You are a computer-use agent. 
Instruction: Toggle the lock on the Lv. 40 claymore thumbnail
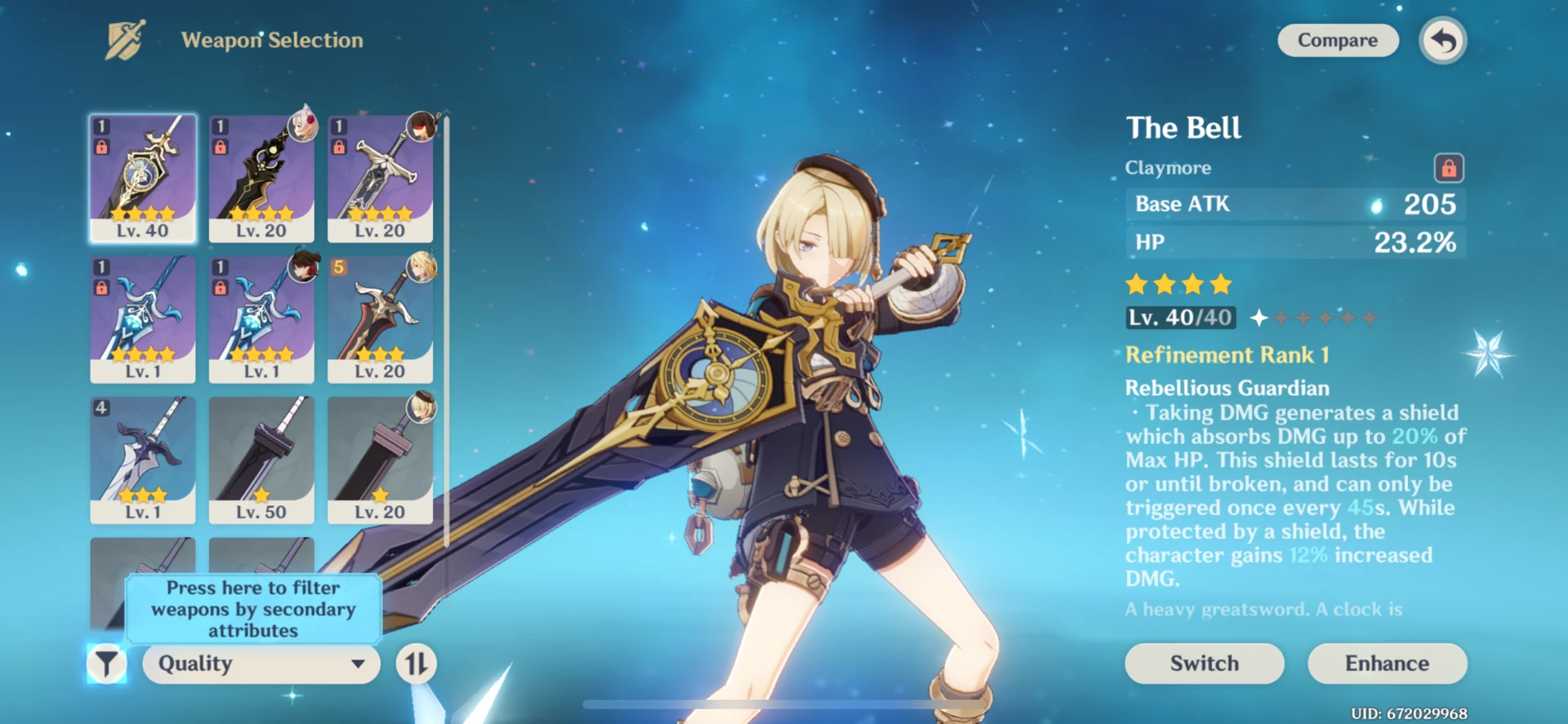tap(100, 145)
